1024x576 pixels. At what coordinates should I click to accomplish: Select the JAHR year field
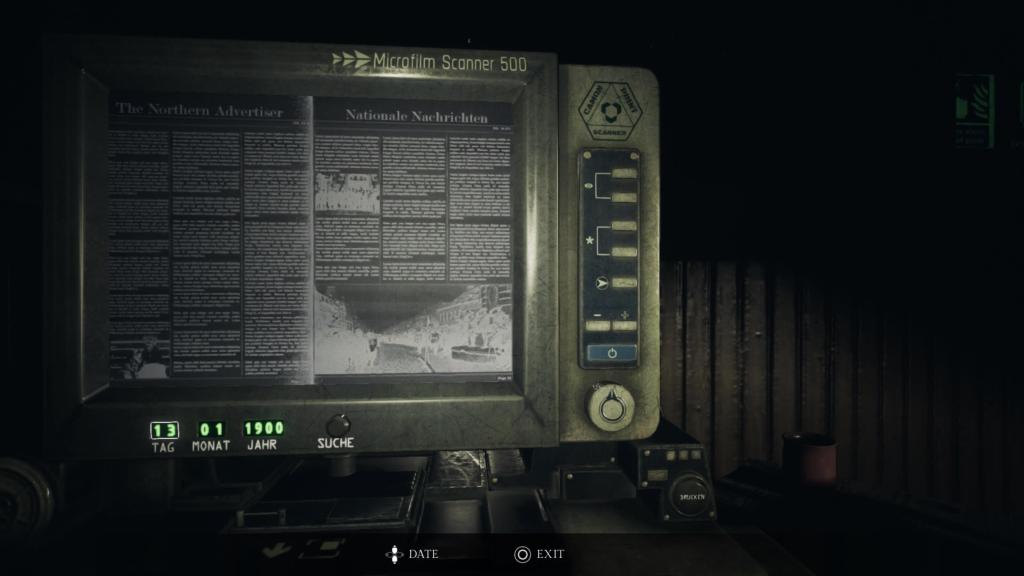pyautogui.click(x=263, y=429)
